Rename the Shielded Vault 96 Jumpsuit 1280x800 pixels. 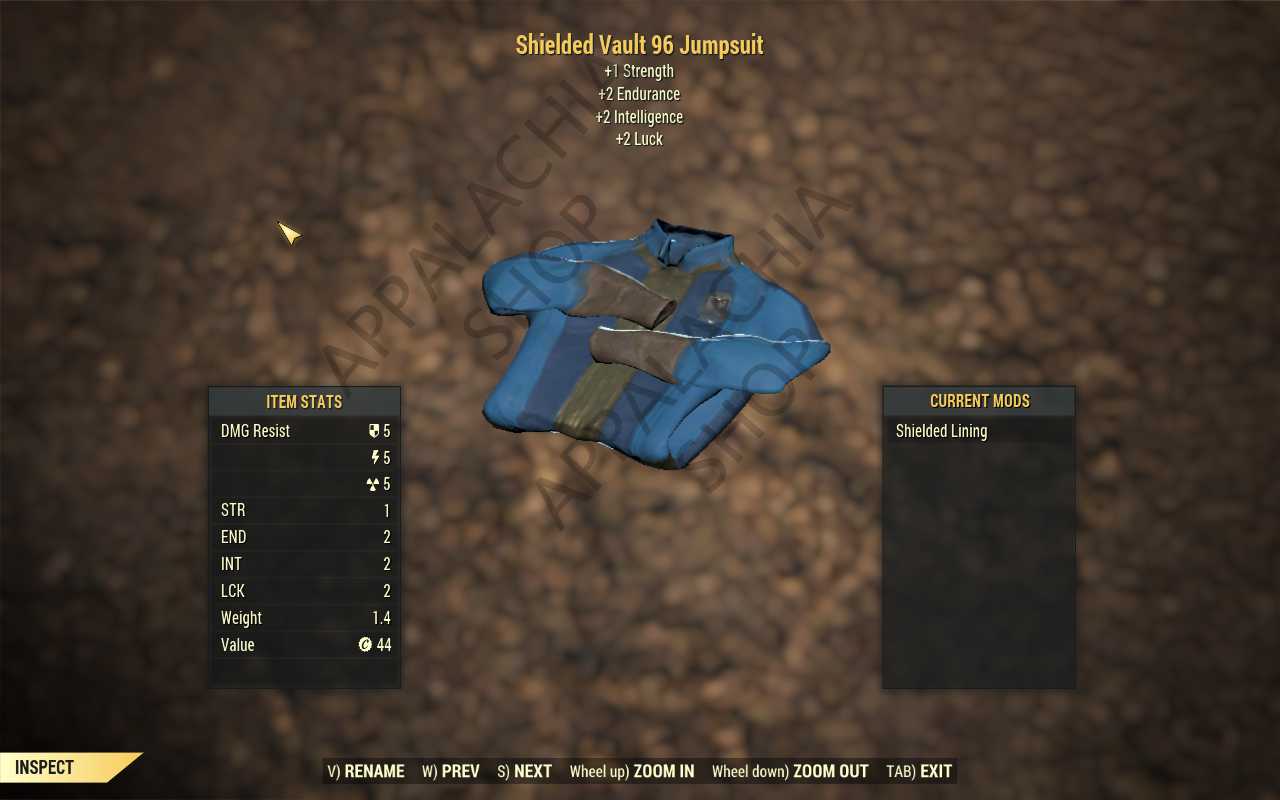366,771
